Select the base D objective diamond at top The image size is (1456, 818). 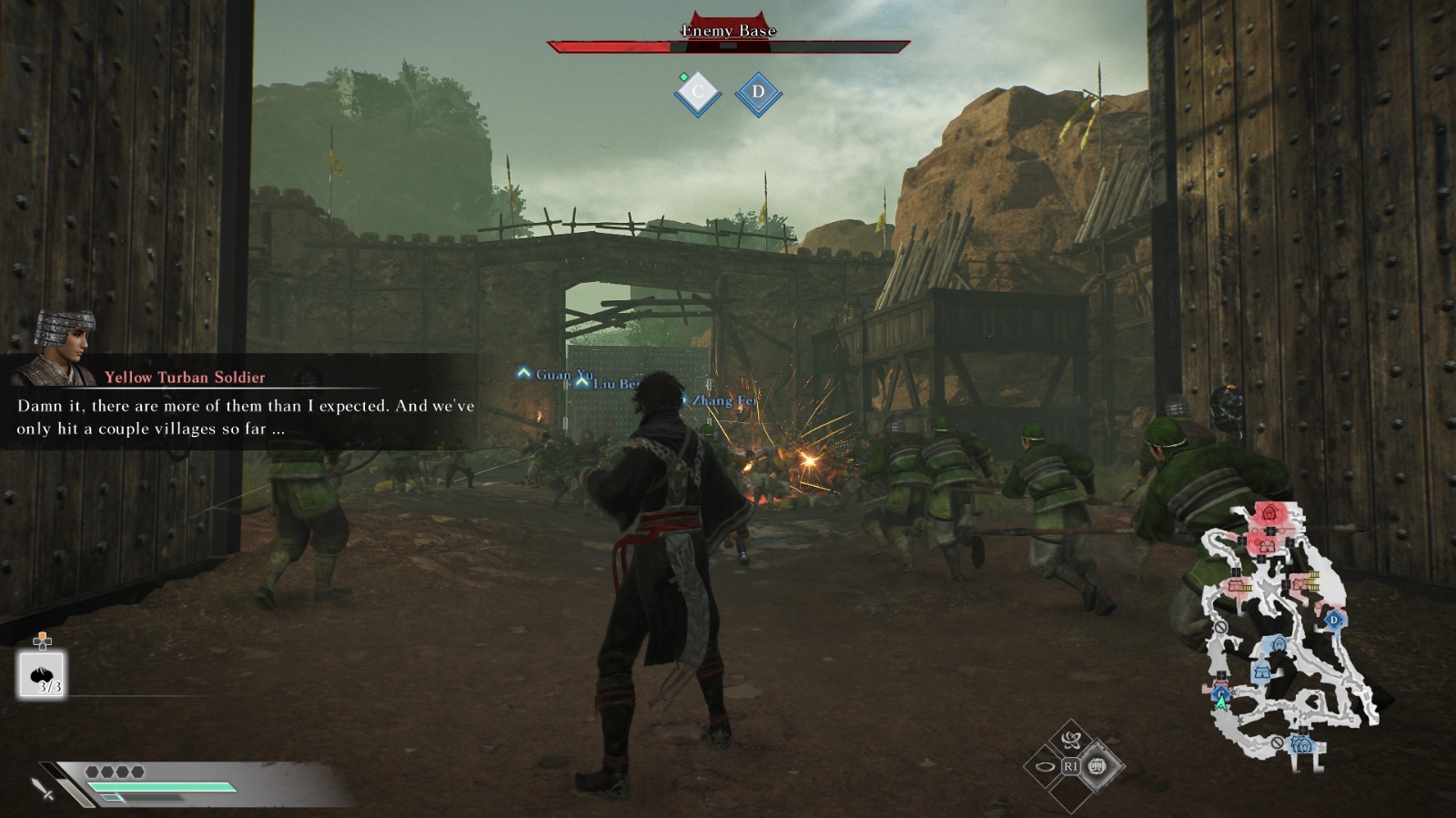tap(758, 93)
